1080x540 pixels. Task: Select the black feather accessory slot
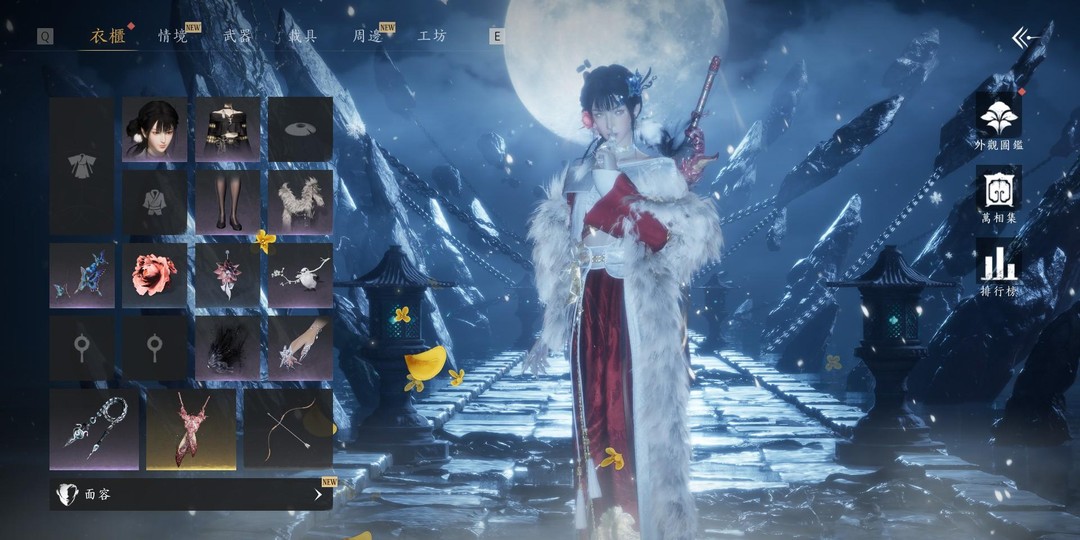pyautogui.click(x=228, y=348)
